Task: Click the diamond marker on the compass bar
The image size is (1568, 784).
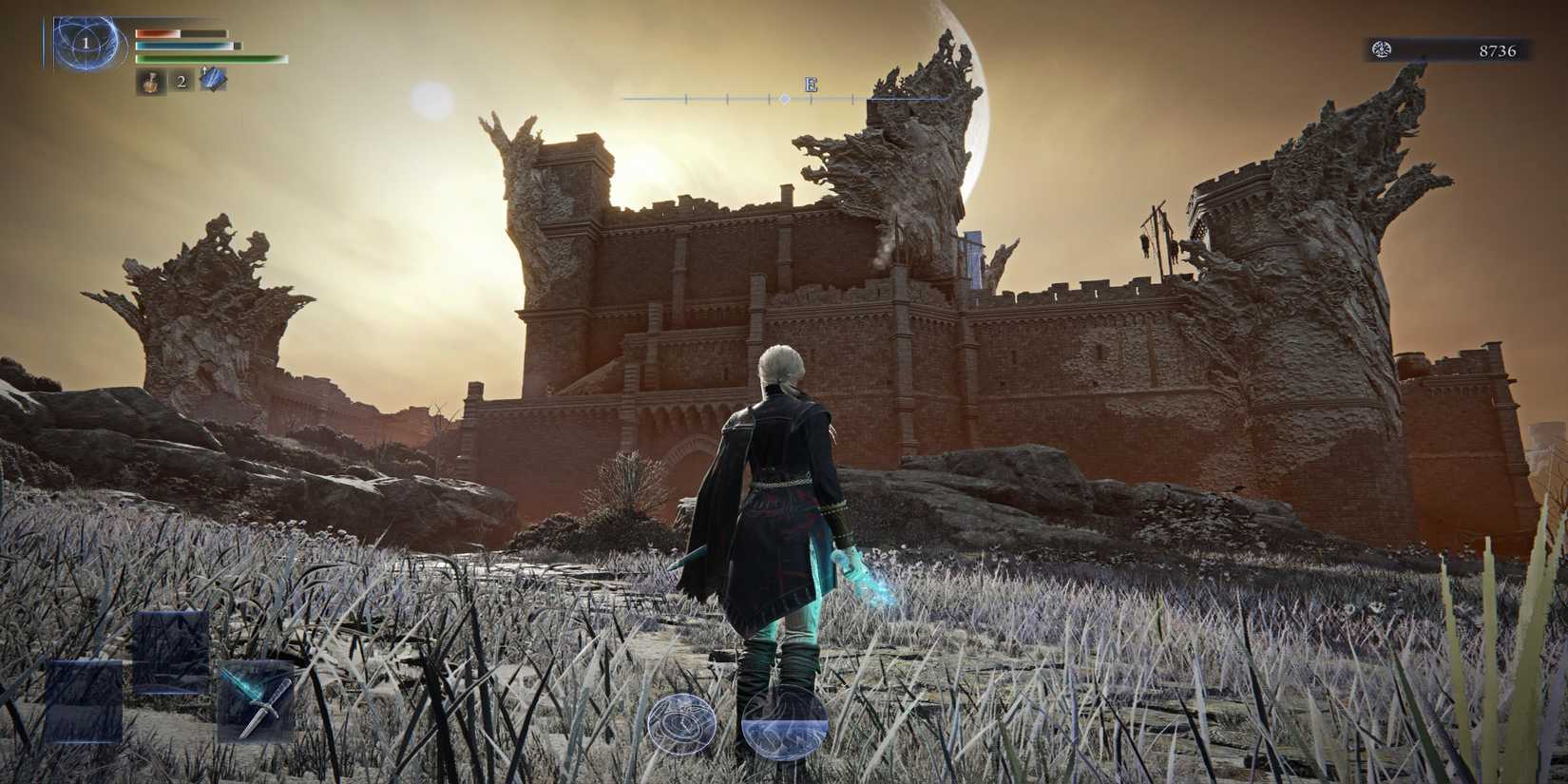Action: (783, 97)
